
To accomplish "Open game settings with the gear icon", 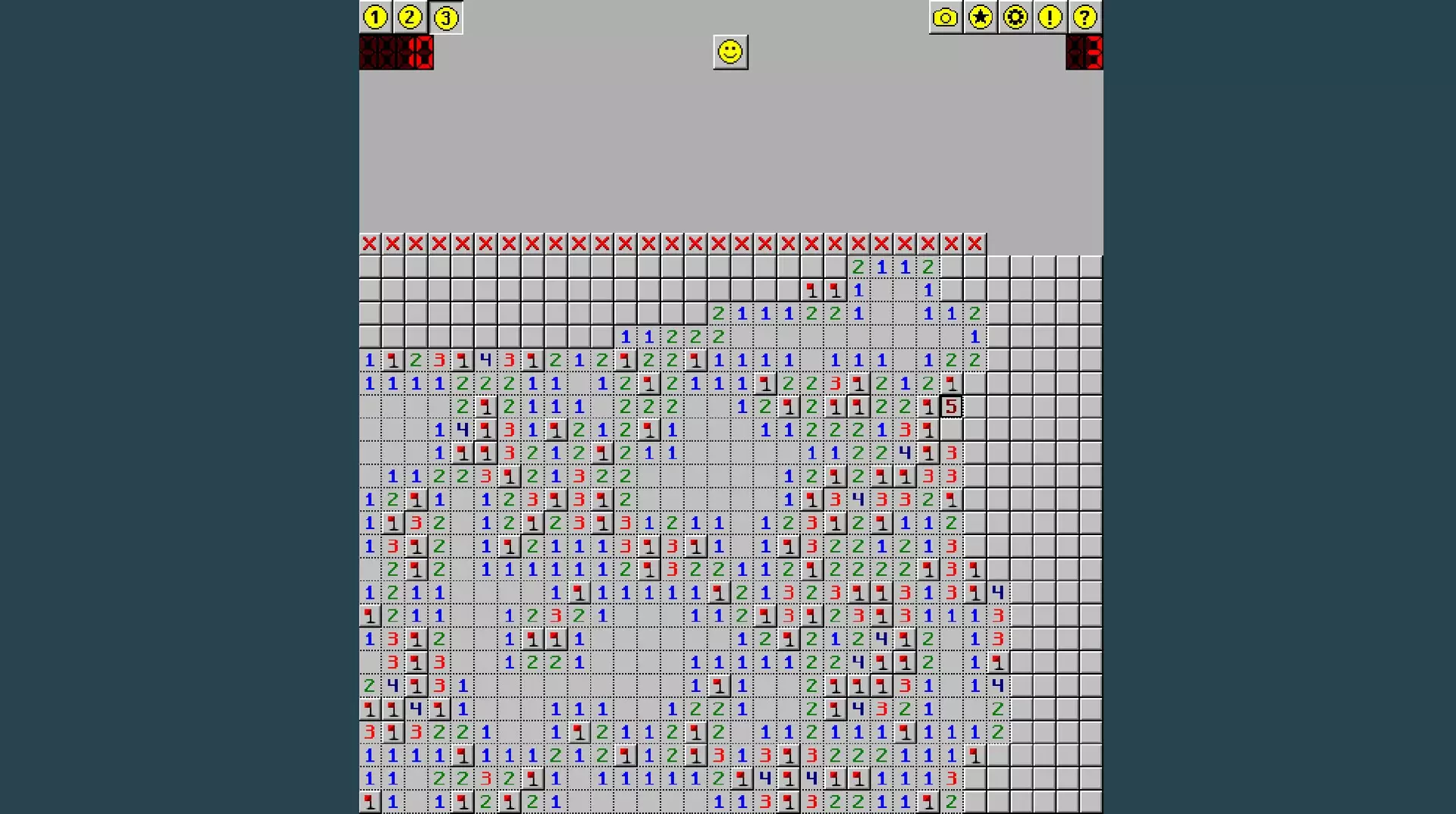I will [1015, 17].
